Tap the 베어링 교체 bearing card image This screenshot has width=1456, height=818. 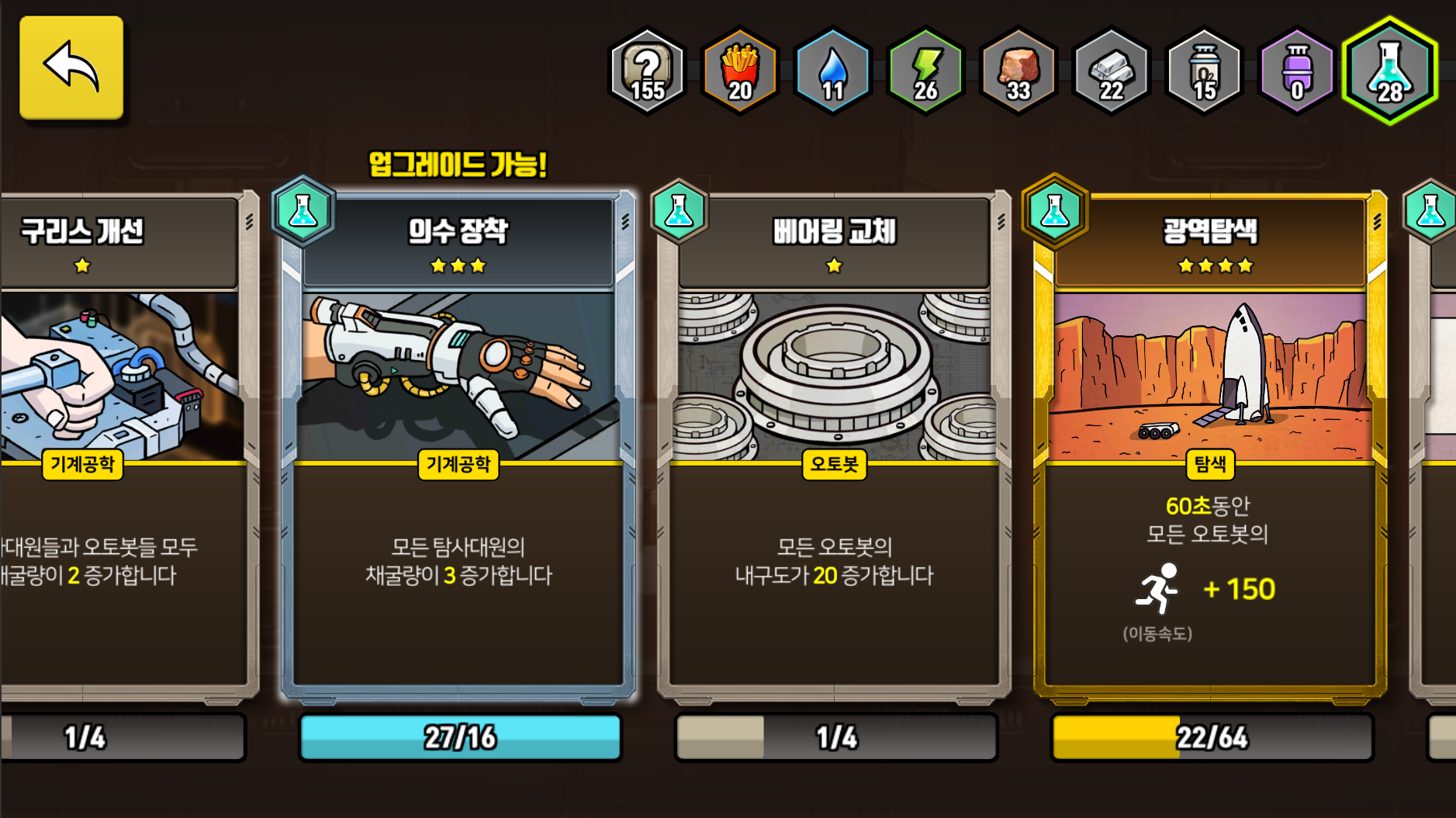click(x=835, y=373)
